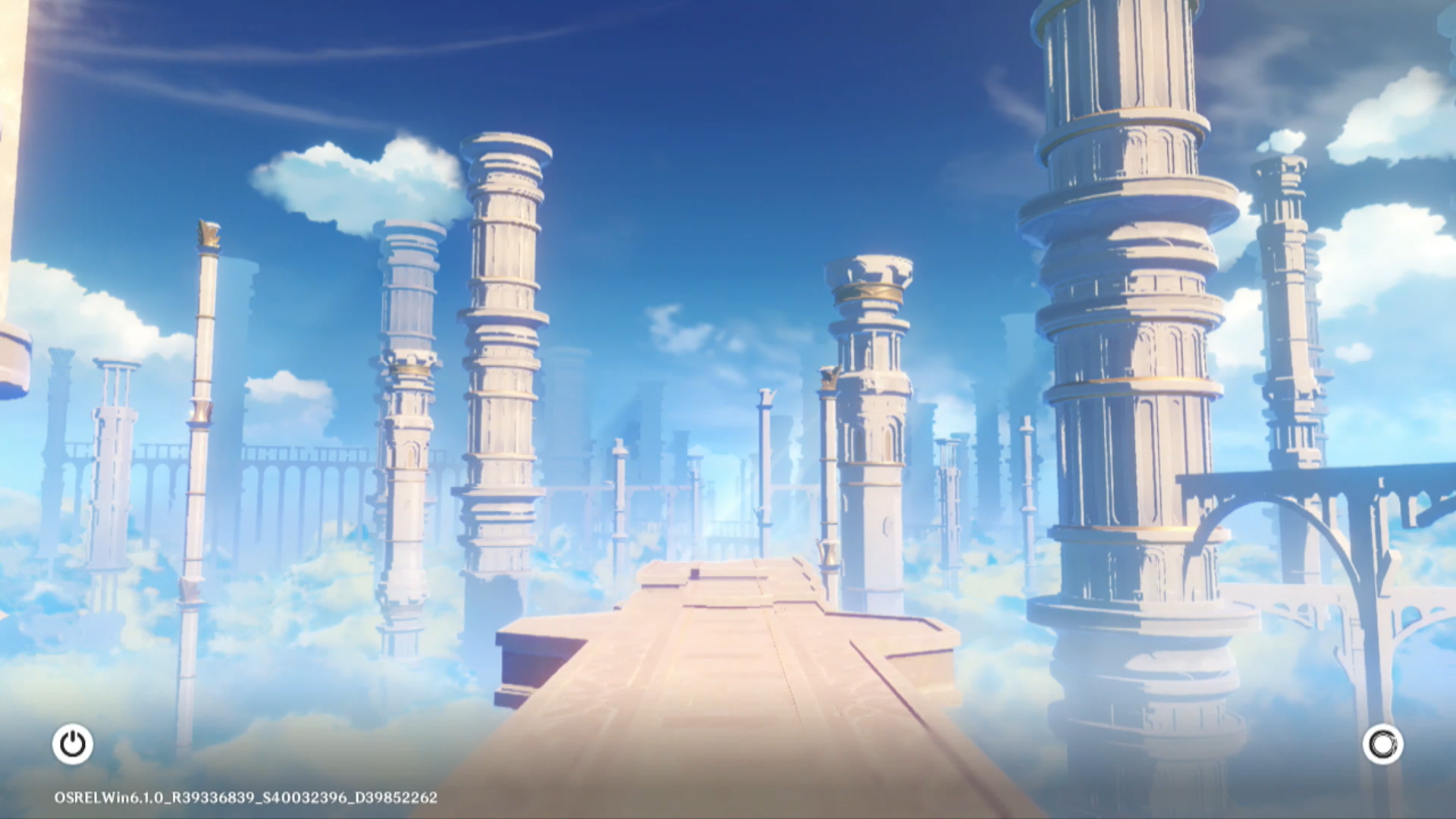Open the circular options button

coord(1382,744)
